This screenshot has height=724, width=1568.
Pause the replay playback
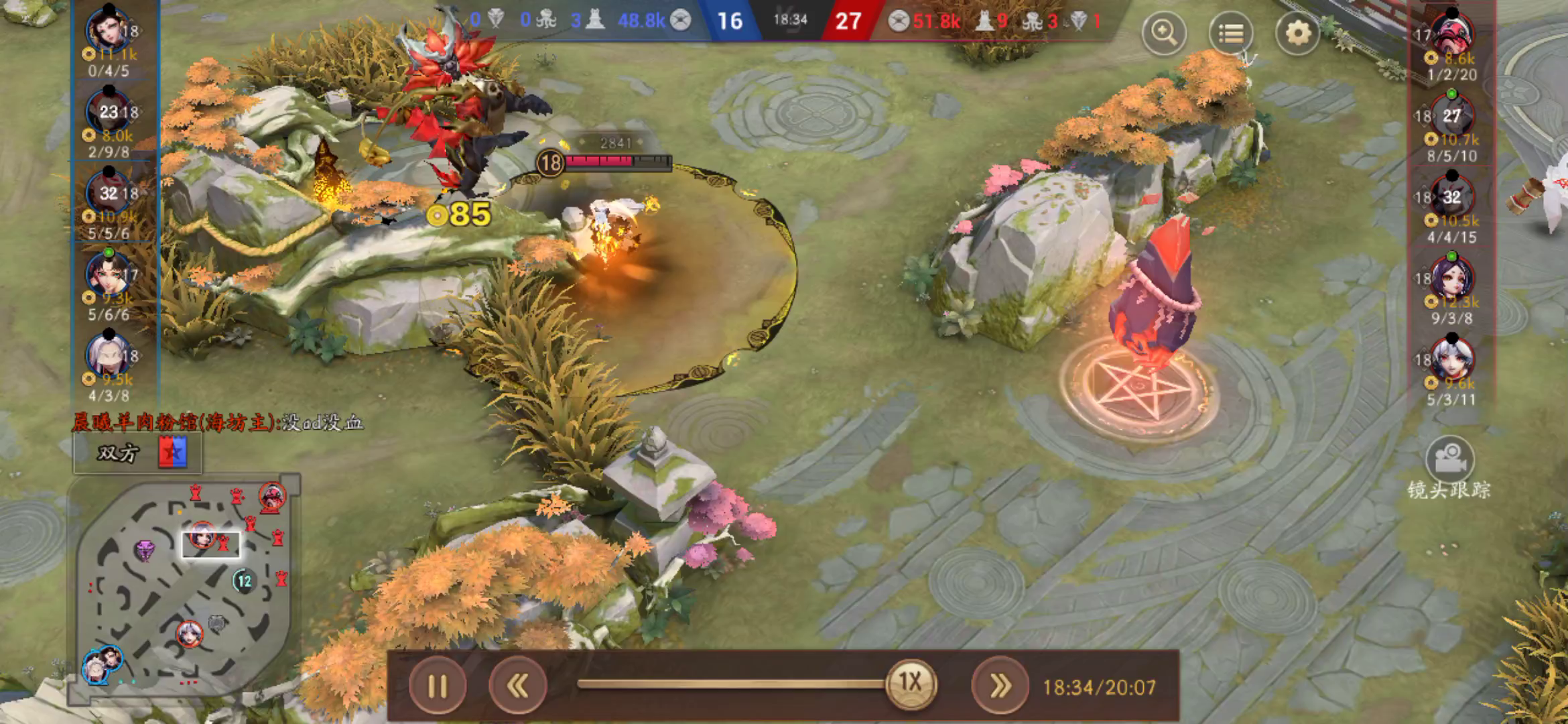point(438,686)
